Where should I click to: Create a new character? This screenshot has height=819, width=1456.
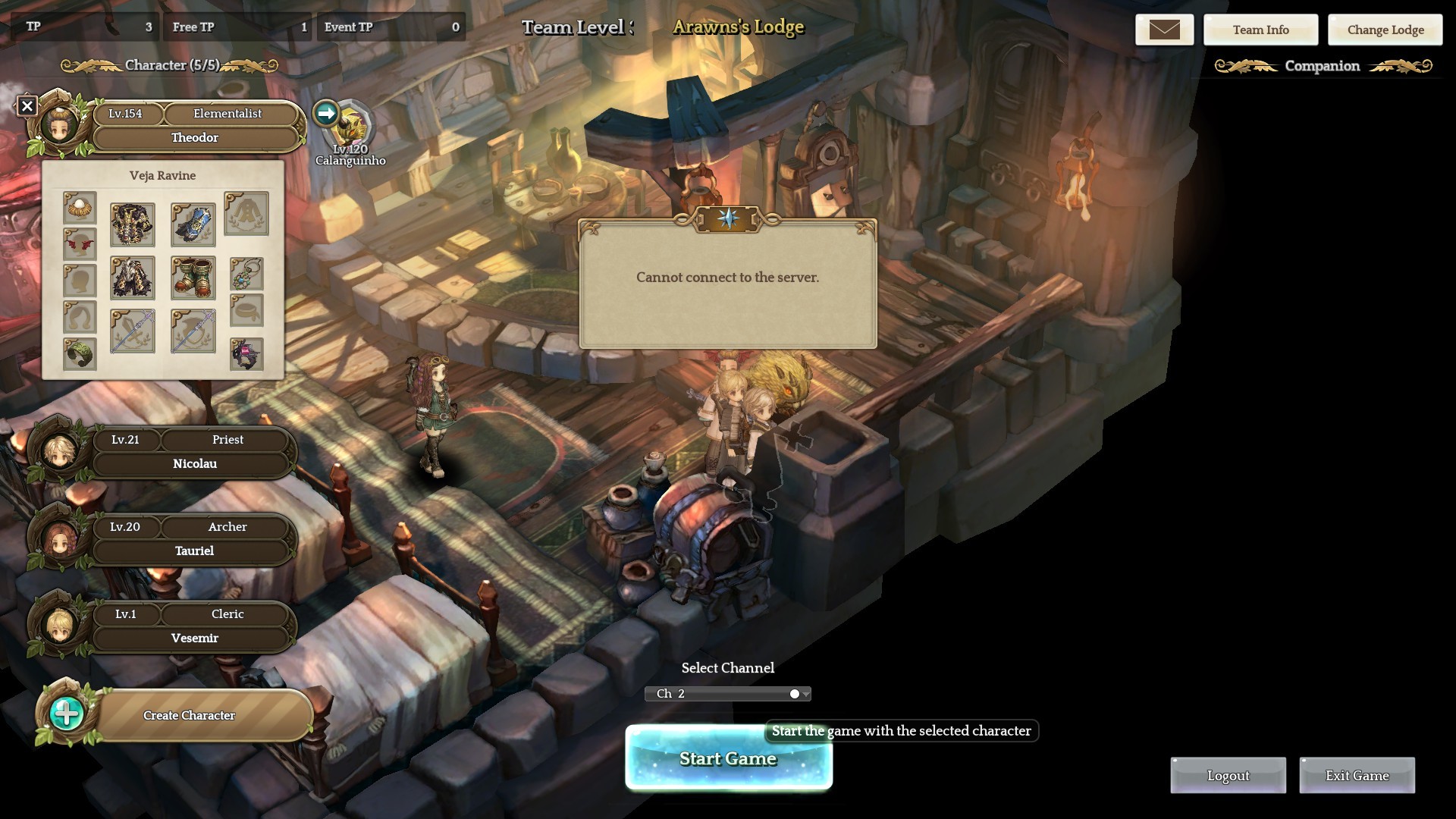[188, 715]
